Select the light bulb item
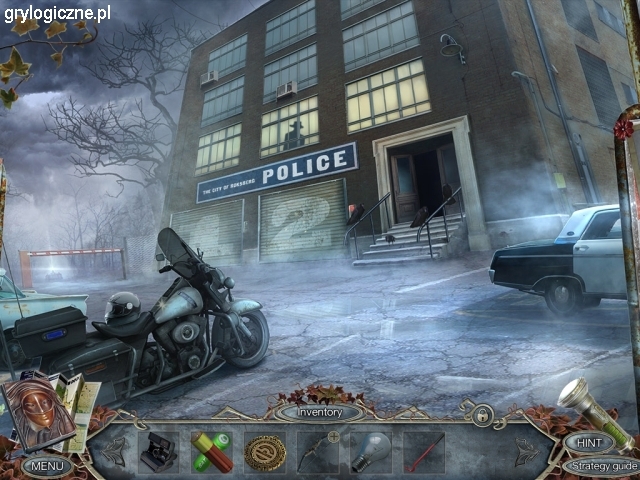 369,452
